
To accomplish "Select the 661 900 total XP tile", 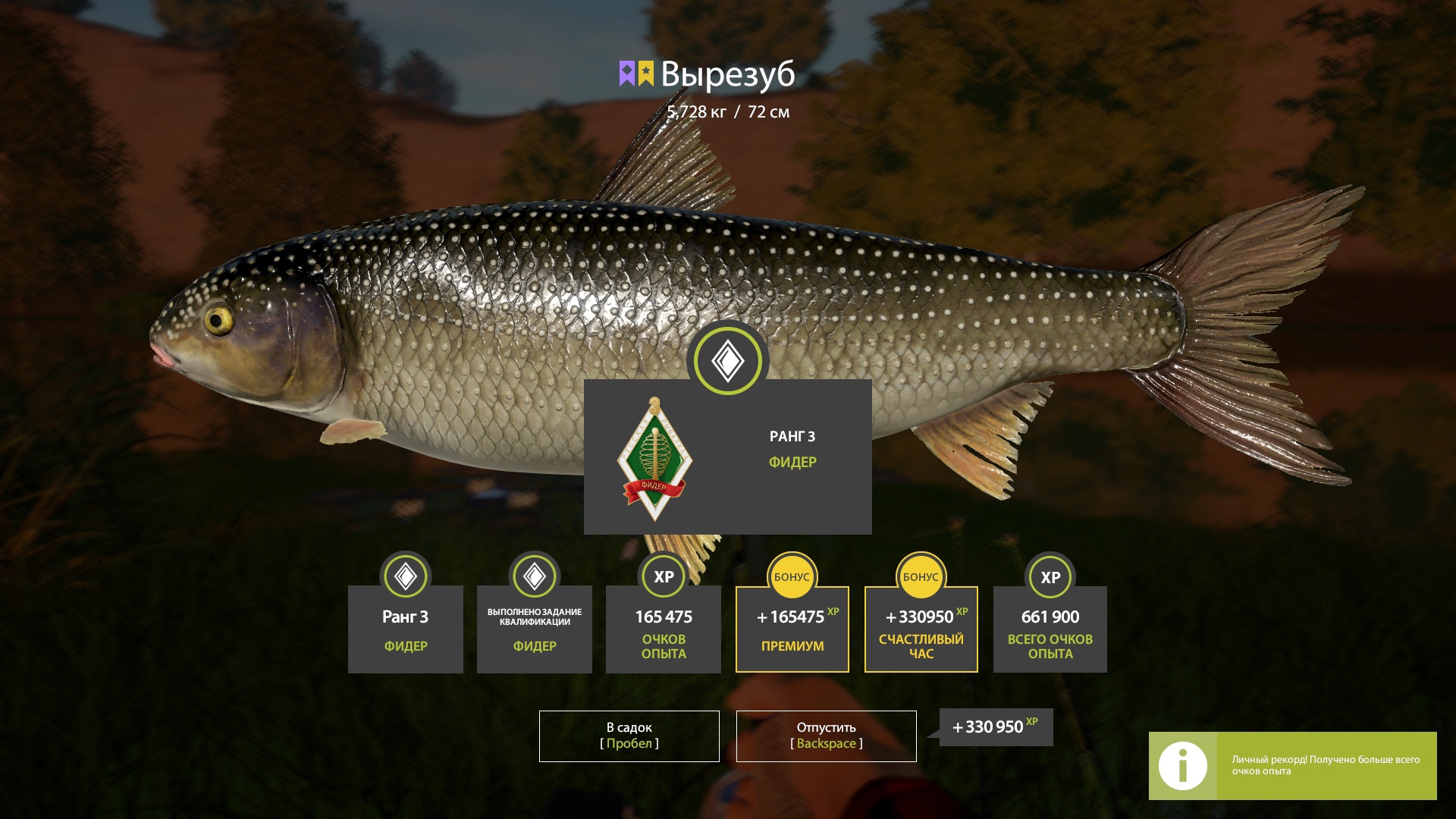I will coord(1050,629).
